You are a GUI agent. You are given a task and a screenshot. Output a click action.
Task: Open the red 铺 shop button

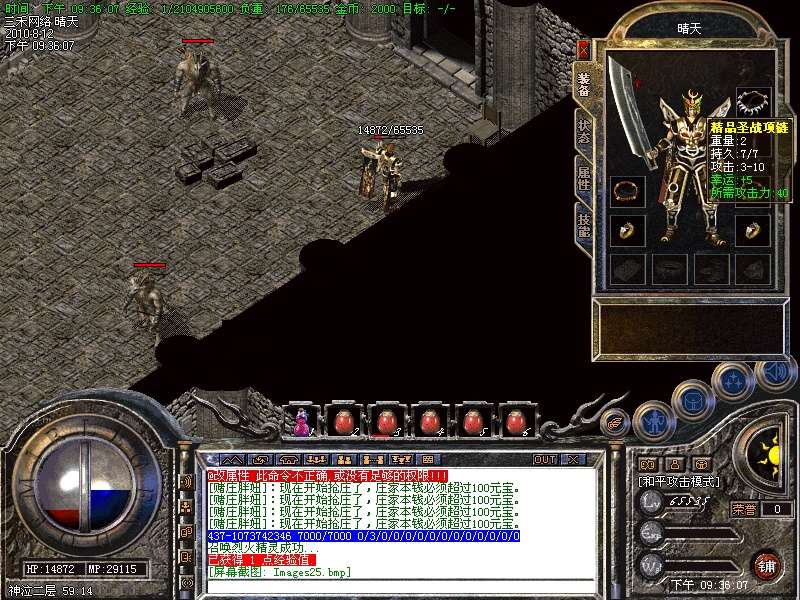click(767, 565)
